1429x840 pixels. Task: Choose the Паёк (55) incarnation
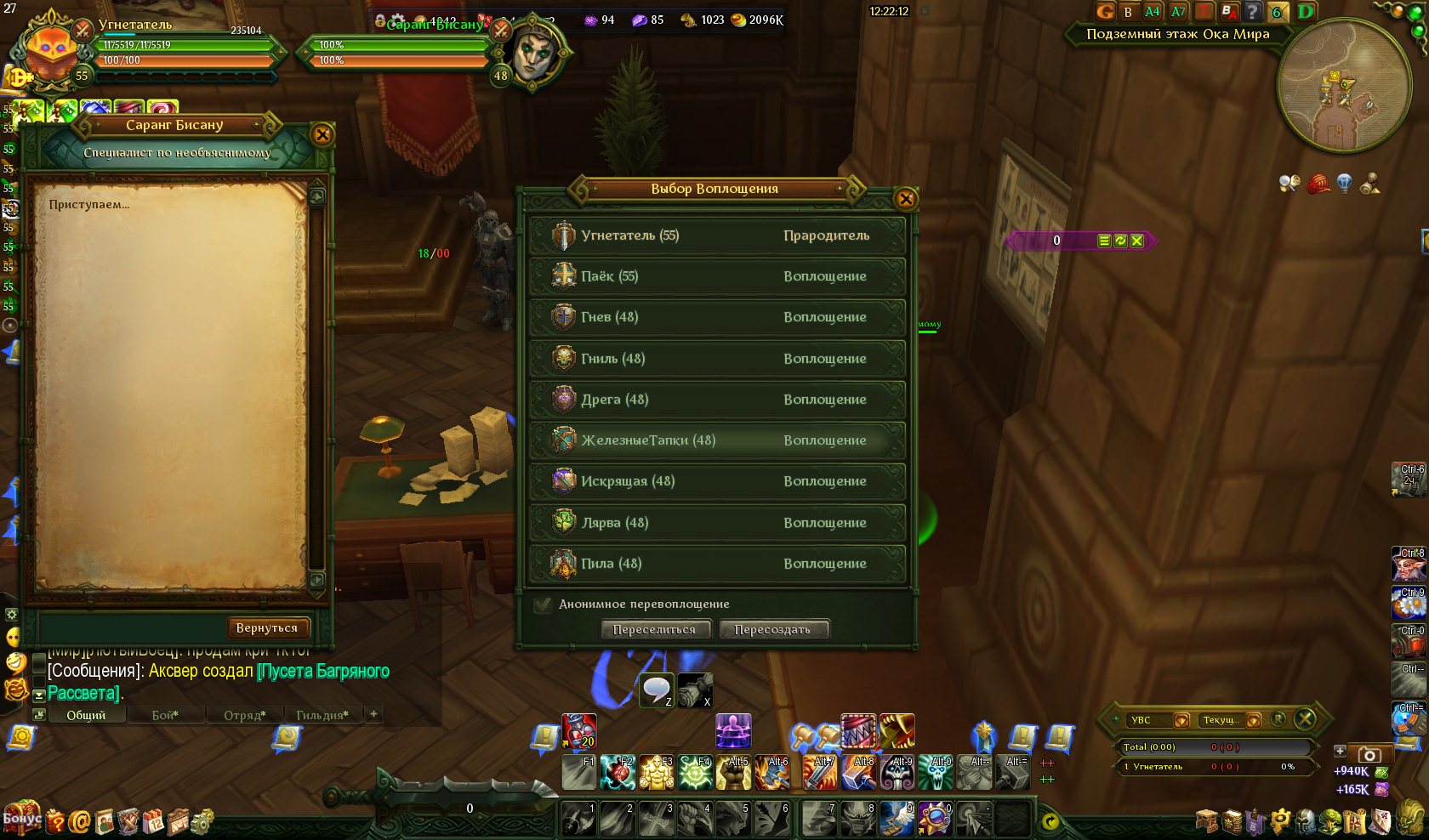click(x=717, y=276)
